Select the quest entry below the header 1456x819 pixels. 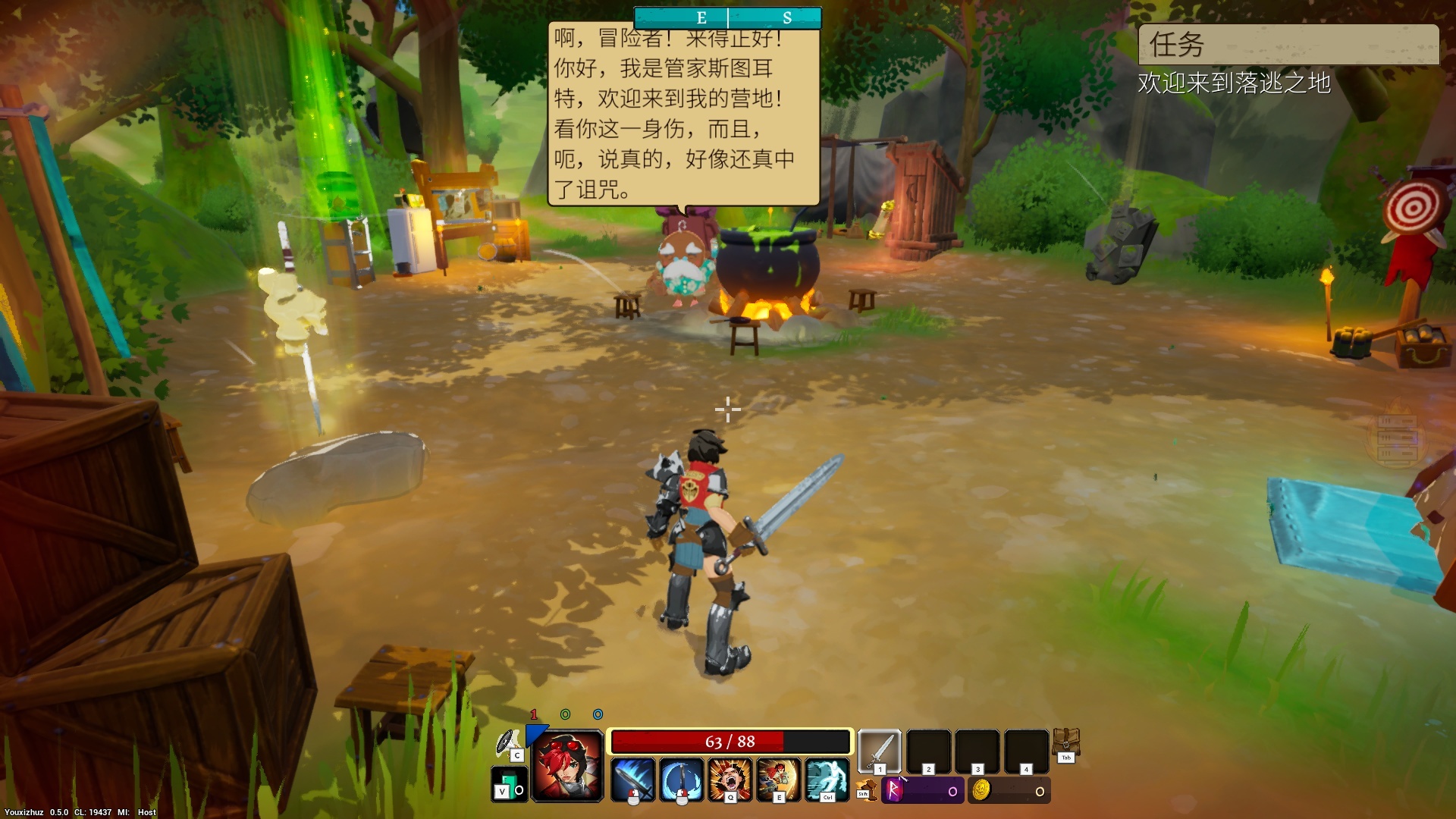[x=1234, y=83]
